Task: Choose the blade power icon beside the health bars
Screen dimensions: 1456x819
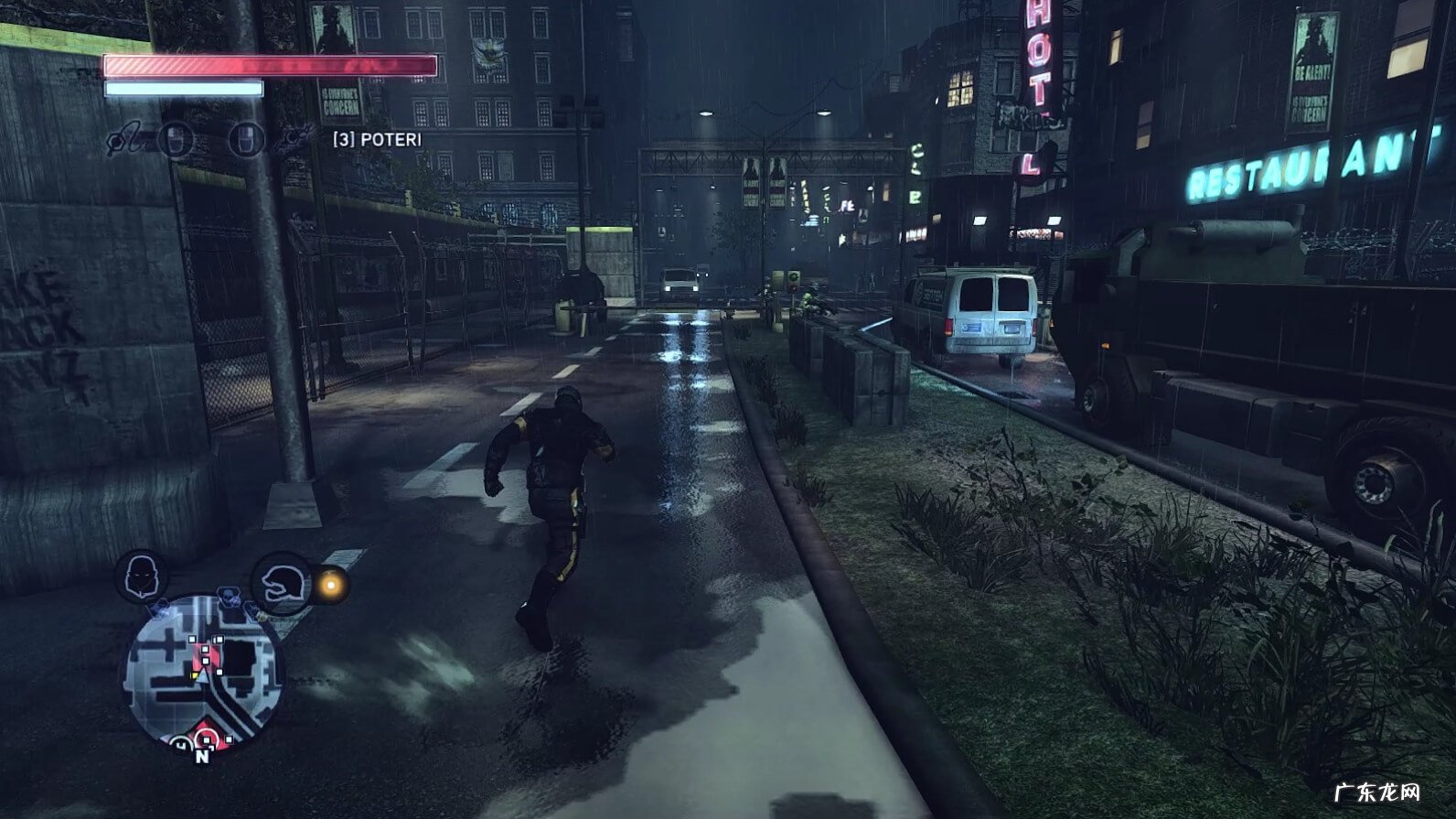Action: click(x=124, y=141)
